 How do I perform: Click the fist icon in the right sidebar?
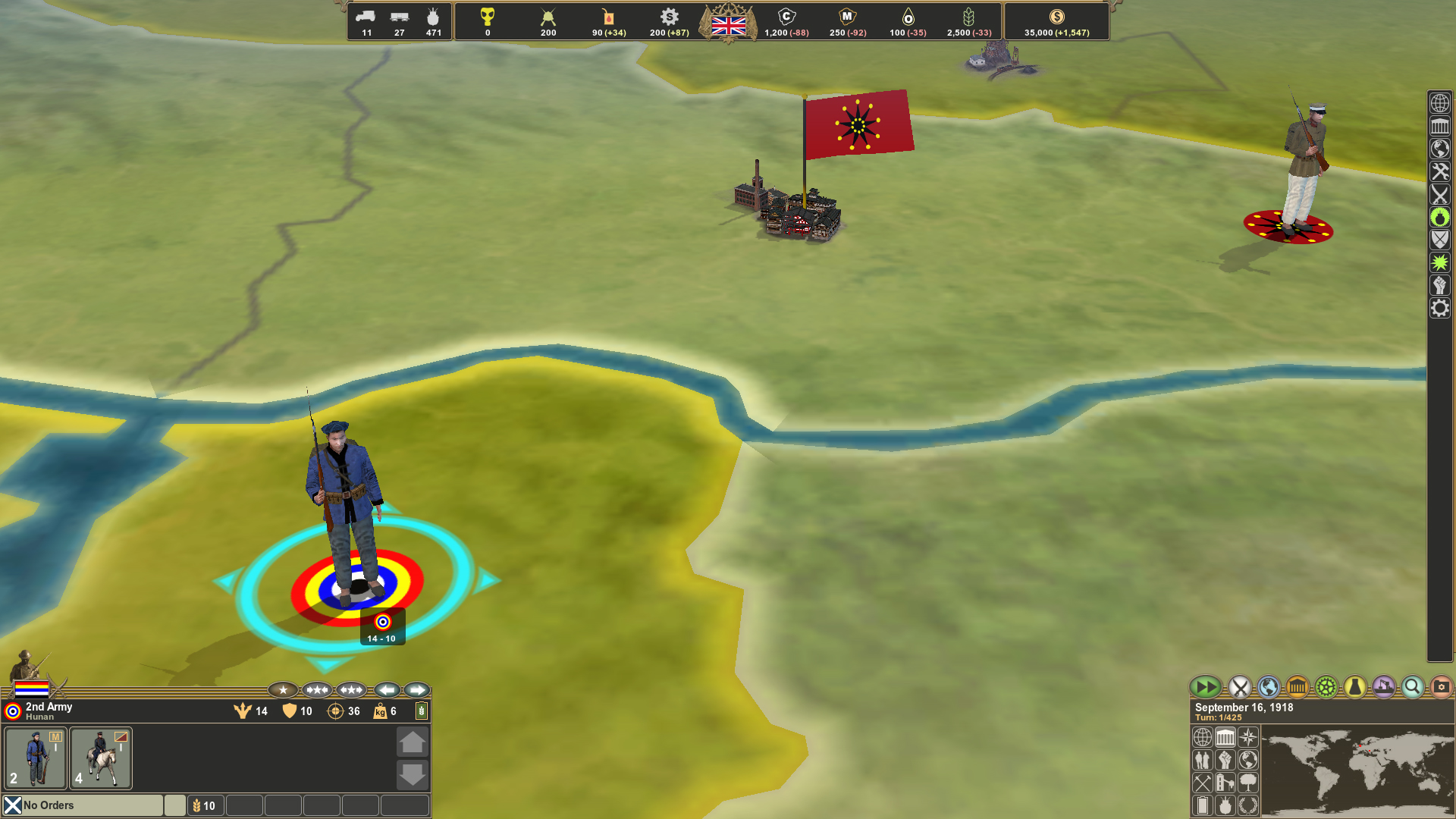pos(1440,286)
